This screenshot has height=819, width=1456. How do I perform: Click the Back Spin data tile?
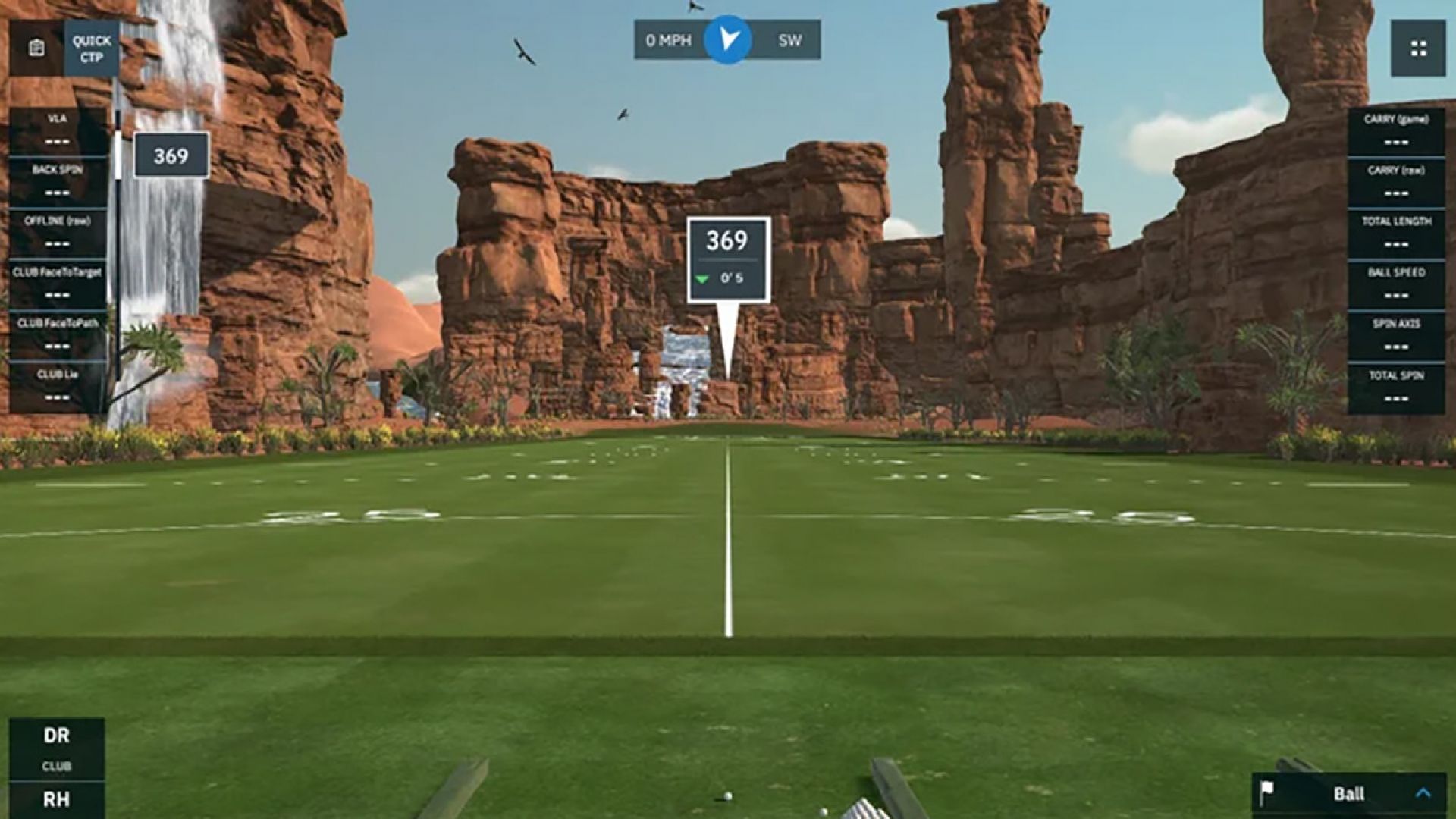pyautogui.click(x=58, y=181)
